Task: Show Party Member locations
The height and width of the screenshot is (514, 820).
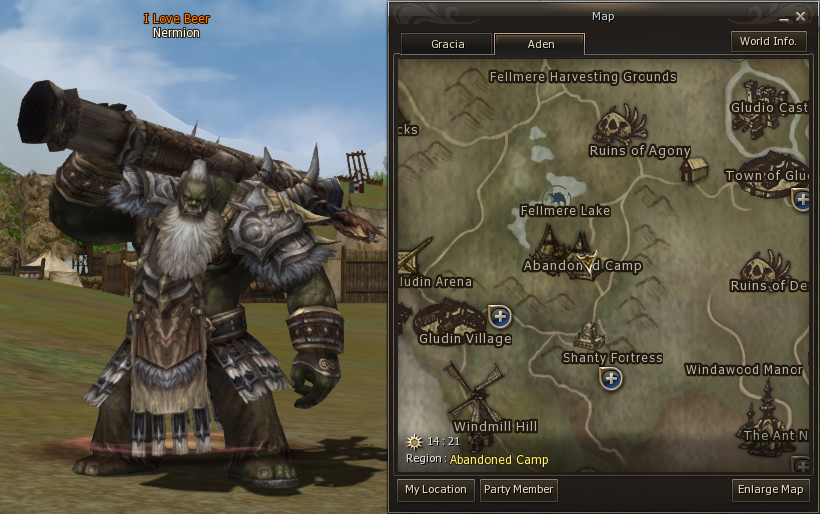Action: 518,490
